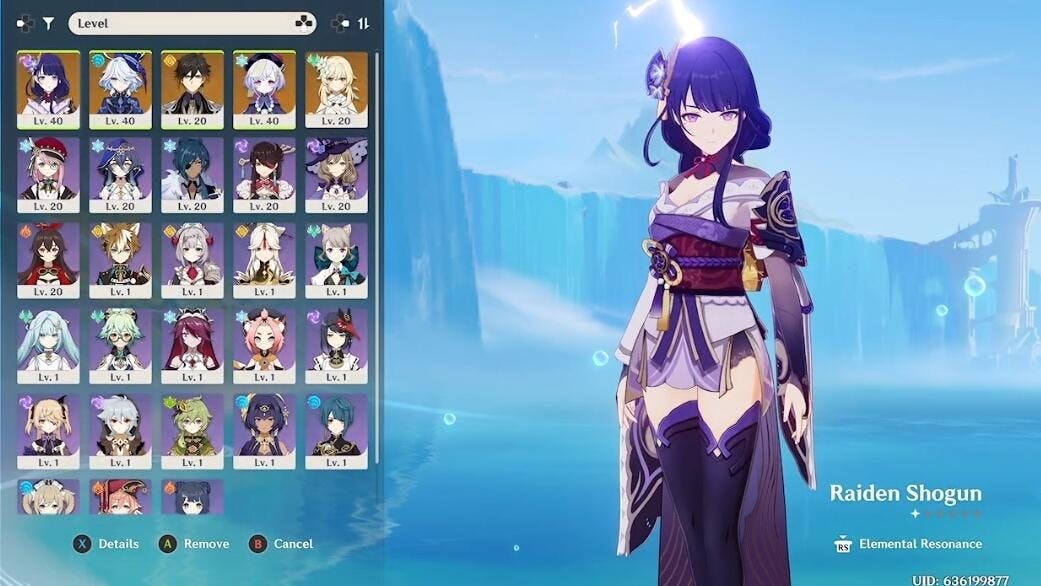Select the Raiden Shogun portrait tile
Image resolution: width=1041 pixels, height=586 pixels.
click(48, 89)
